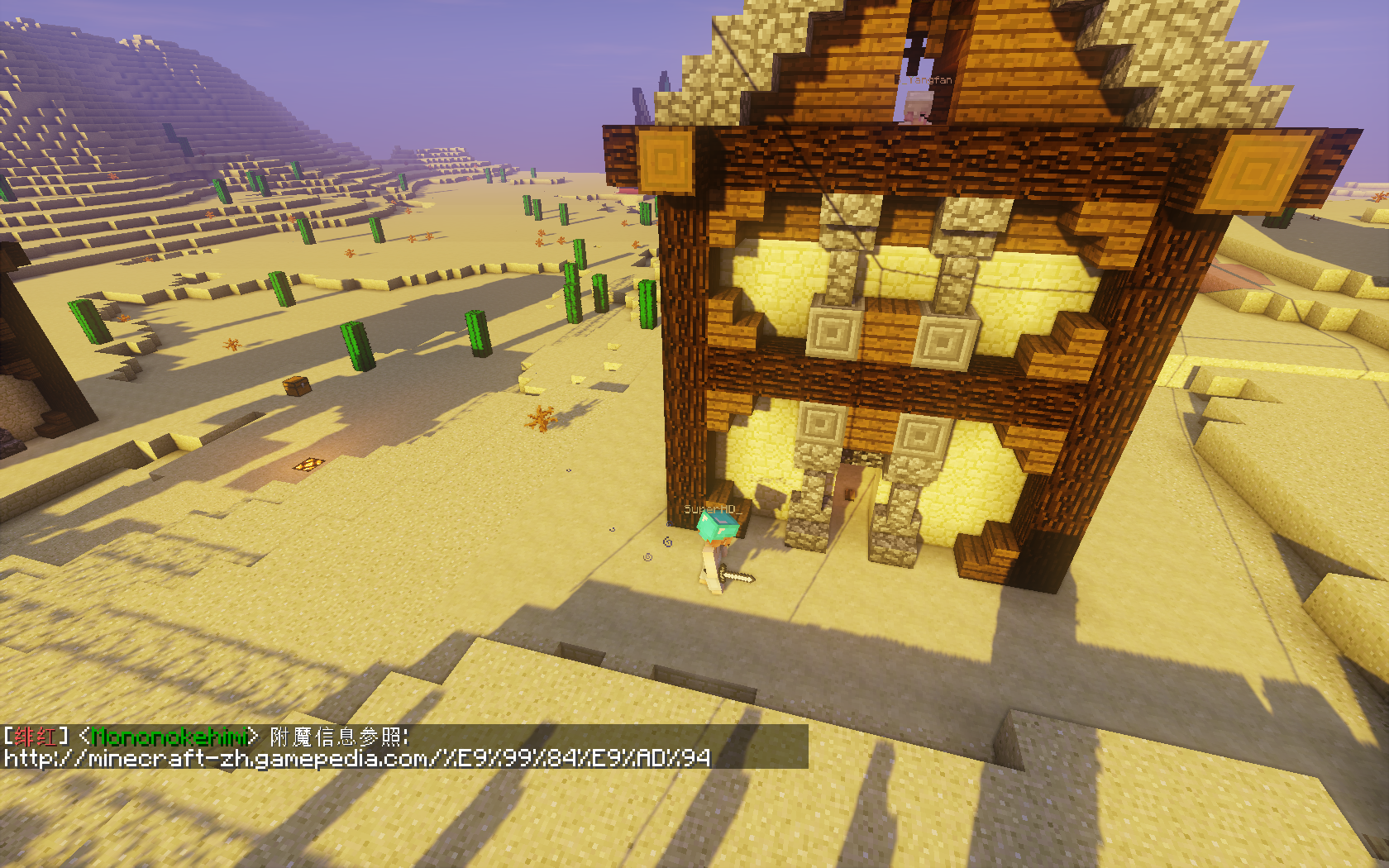Viewport: 1389px width, 868px height.
Task: Open the minecraft-zh.gamepedia.com chat link
Action: [357, 758]
